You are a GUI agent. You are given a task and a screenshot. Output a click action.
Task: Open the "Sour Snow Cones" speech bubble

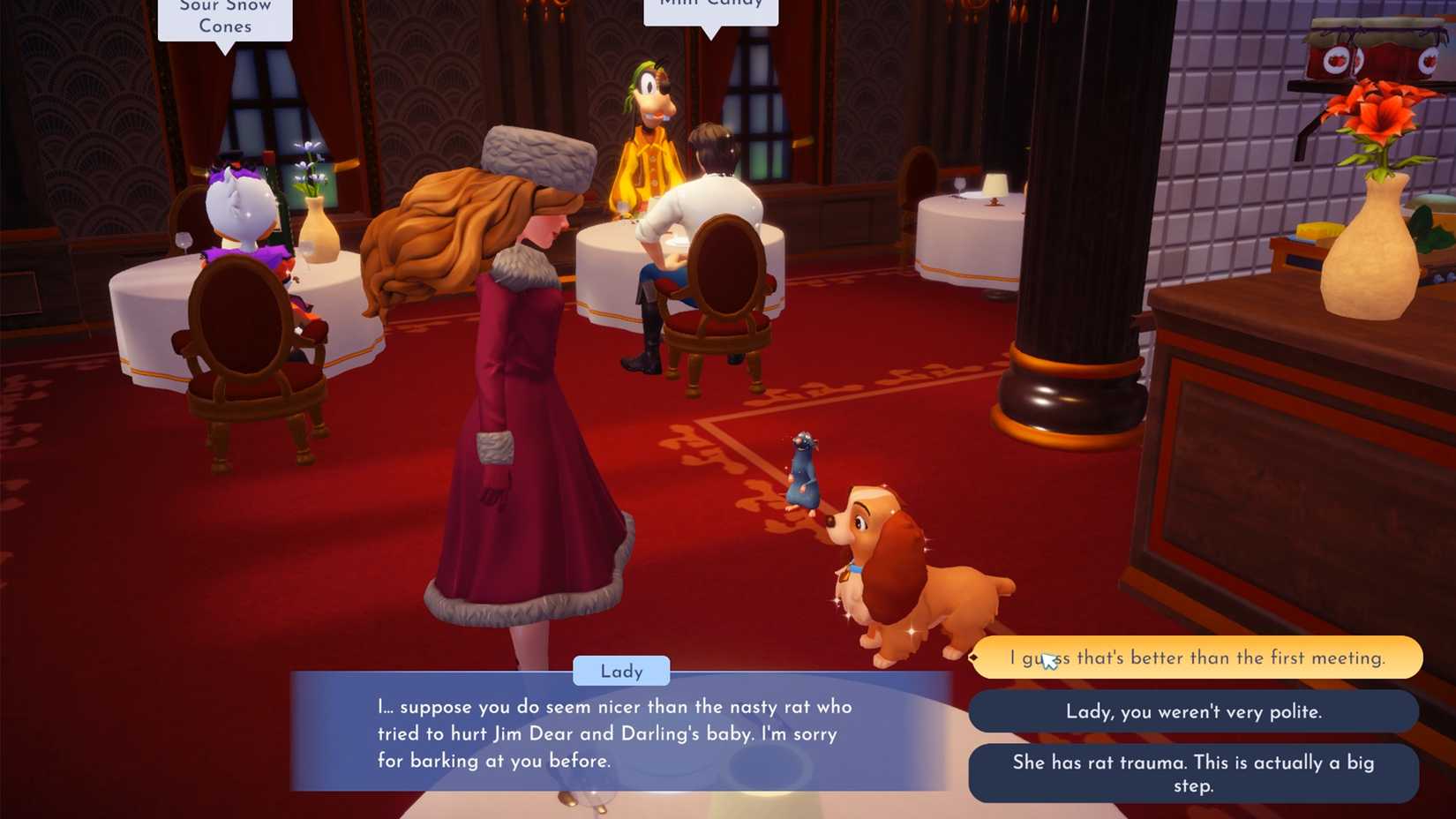224,19
